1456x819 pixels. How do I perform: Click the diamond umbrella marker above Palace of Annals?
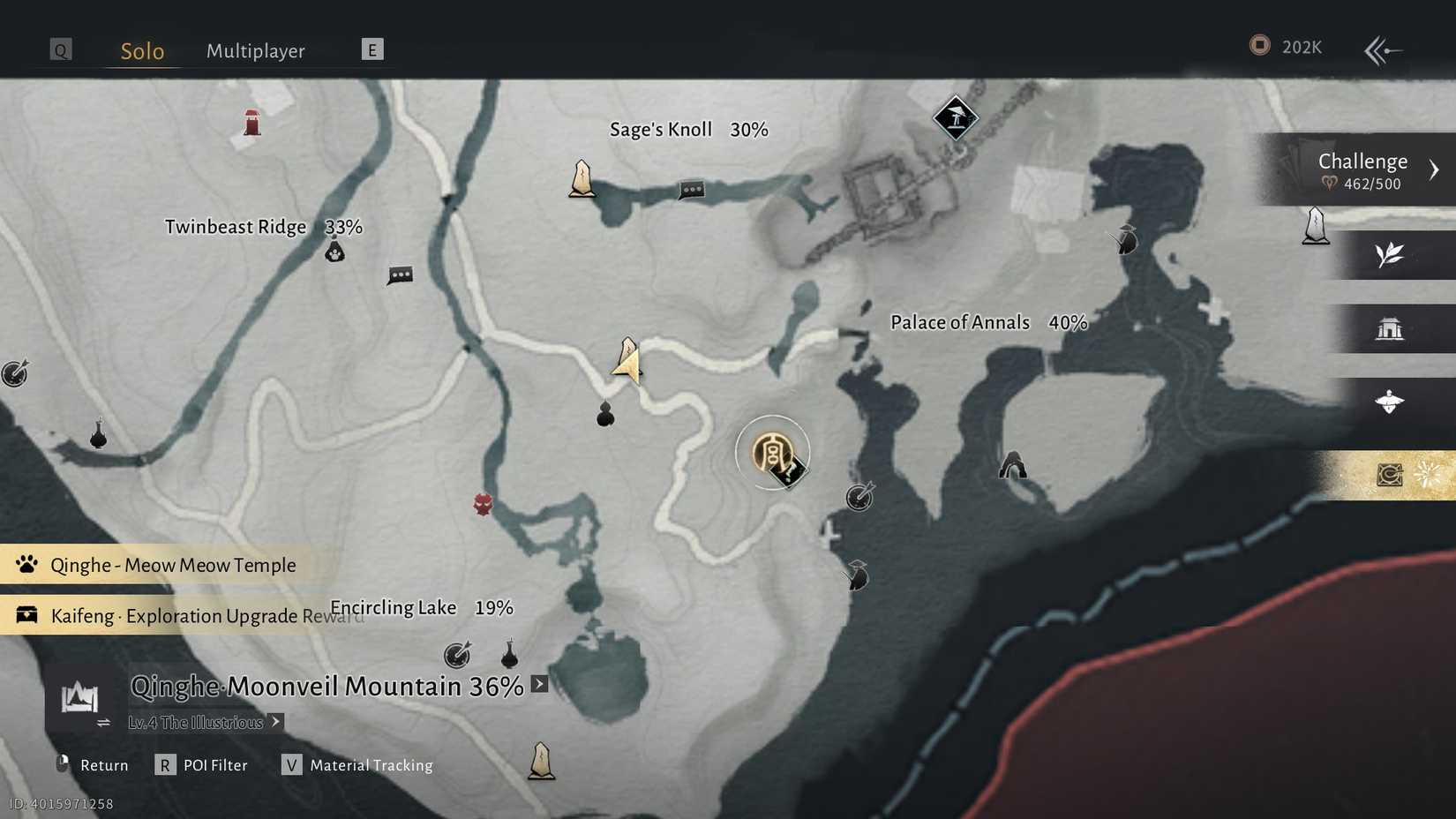coord(956,116)
